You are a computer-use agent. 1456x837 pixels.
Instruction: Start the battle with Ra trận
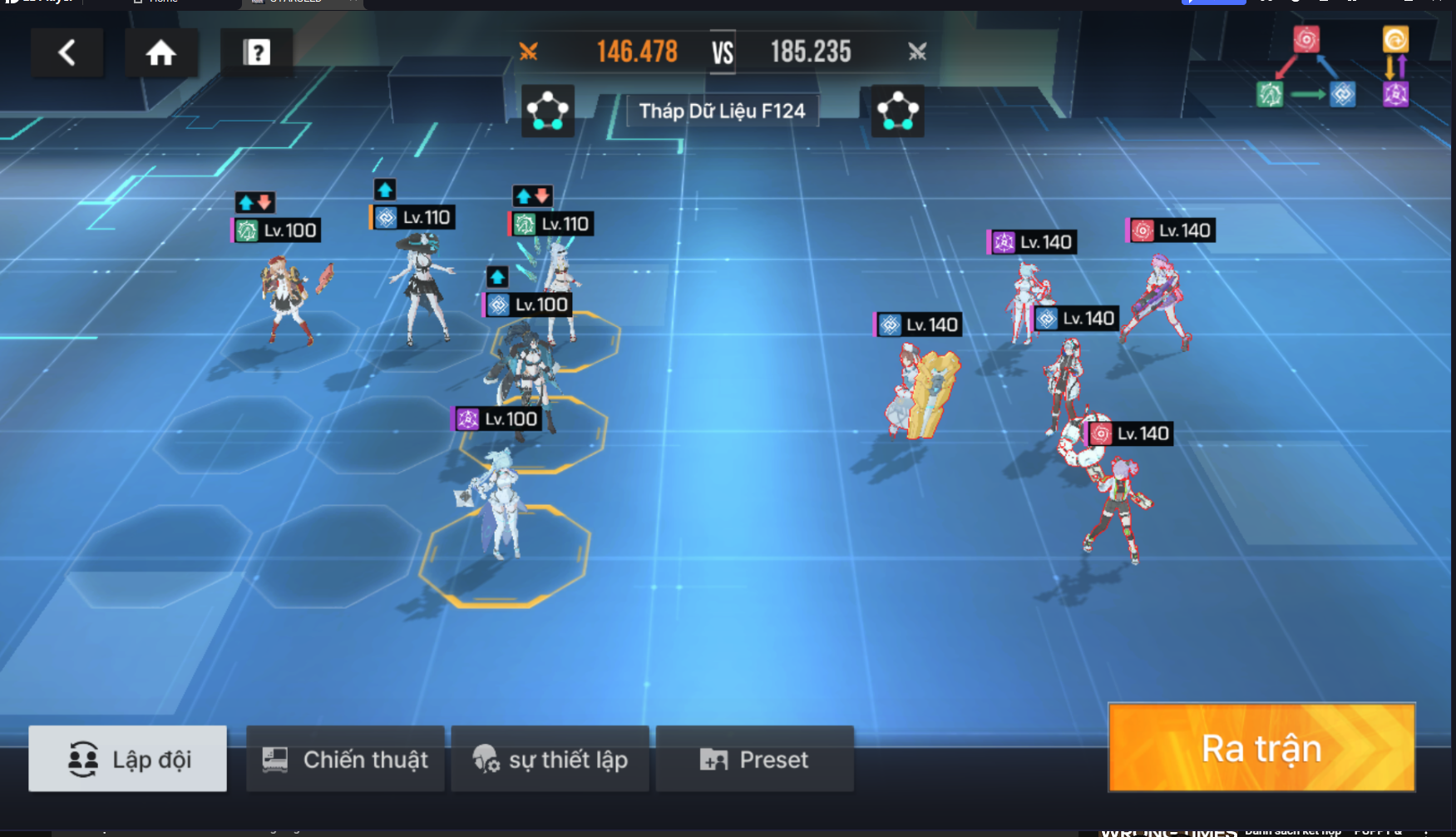[x=1261, y=748]
